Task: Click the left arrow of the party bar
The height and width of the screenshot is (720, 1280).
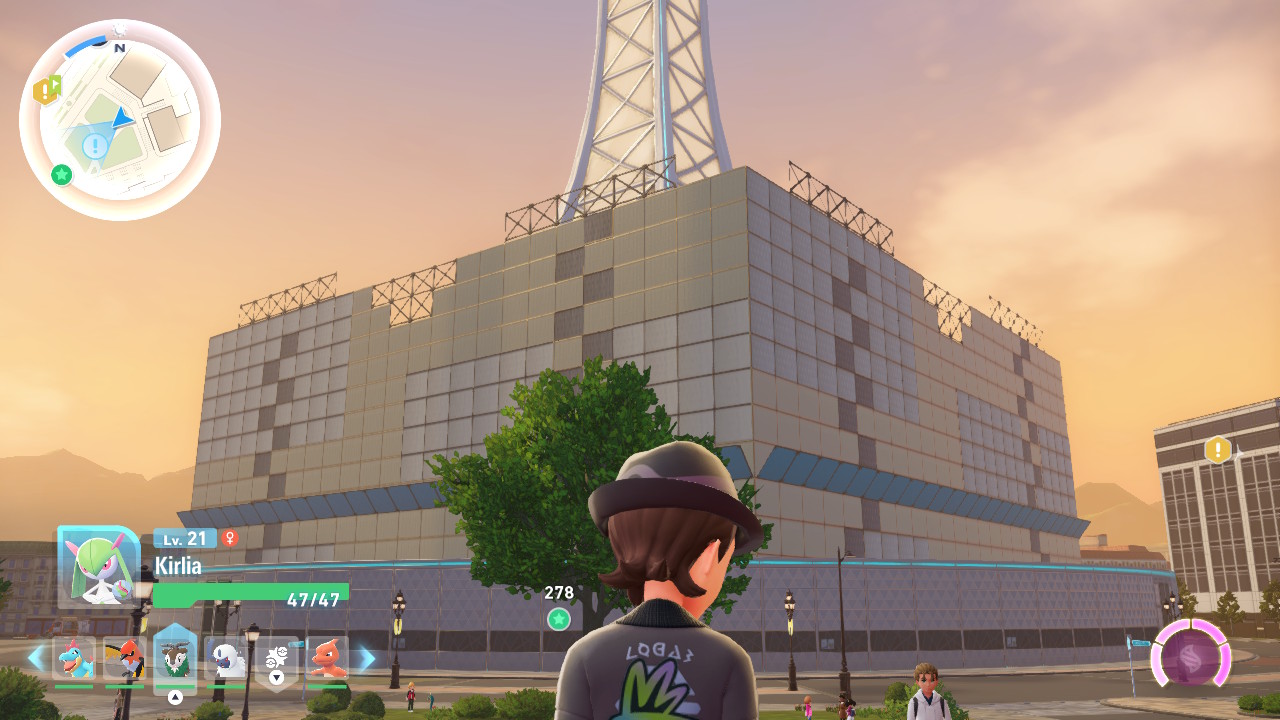Action: click(x=36, y=658)
